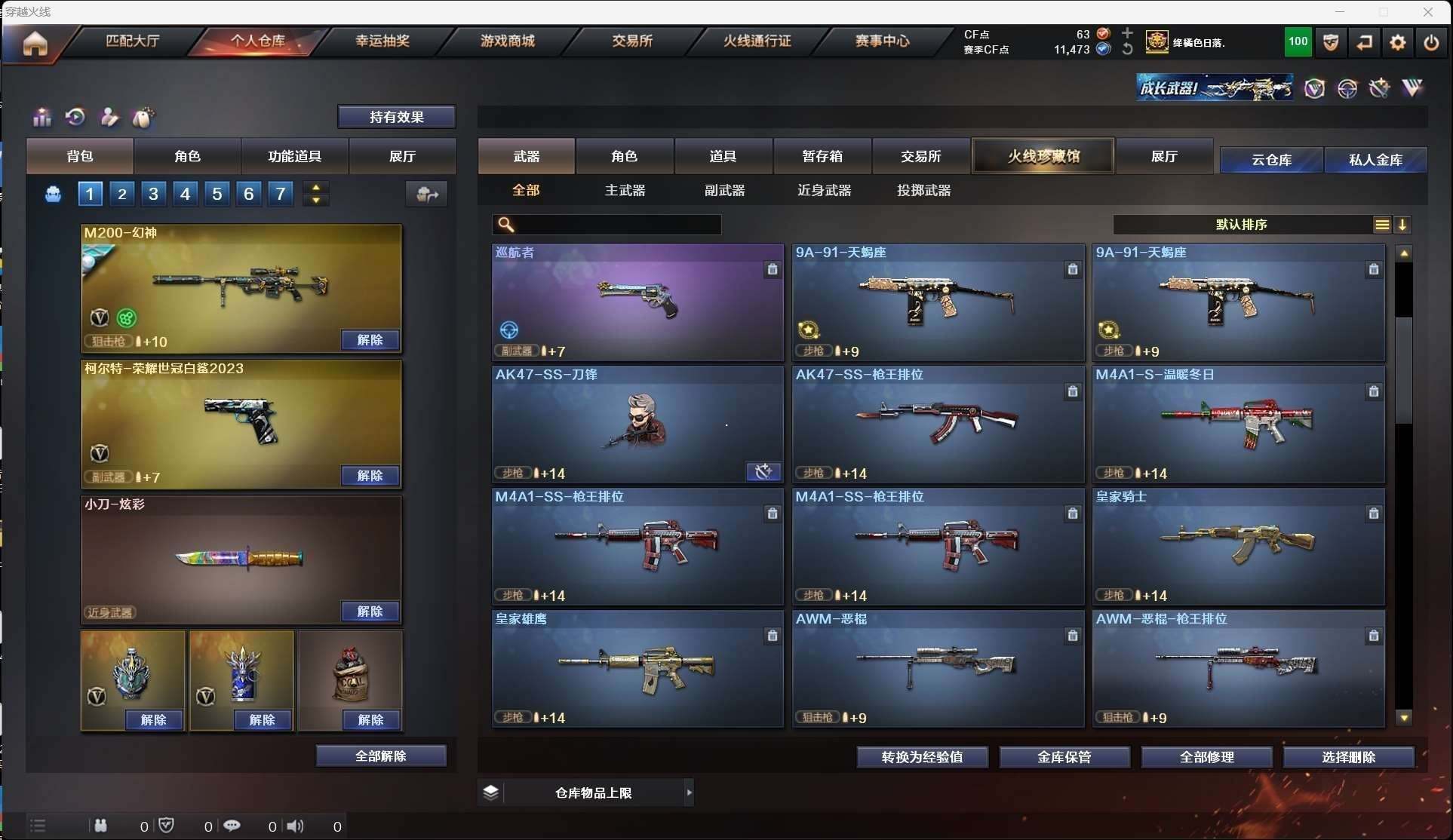This screenshot has width=1453, height=840.
Task: Switch to the 功能道具 tab
Action: click(x=294, y=156)
